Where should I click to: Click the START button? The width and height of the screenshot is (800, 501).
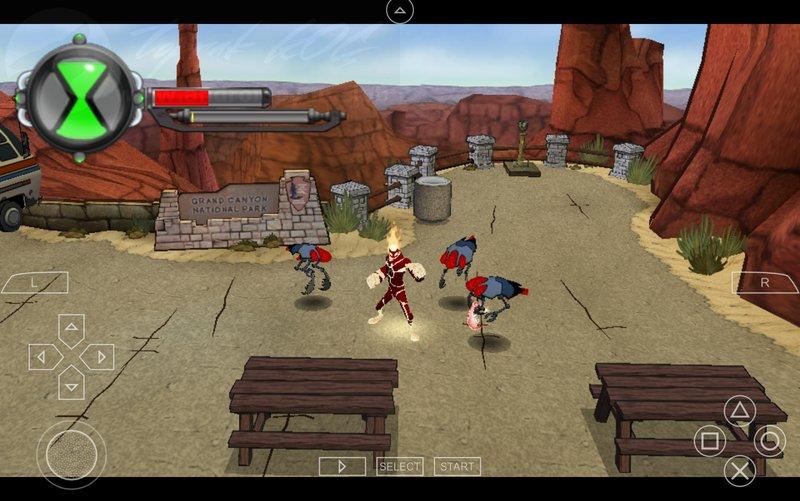coord(457,466)
